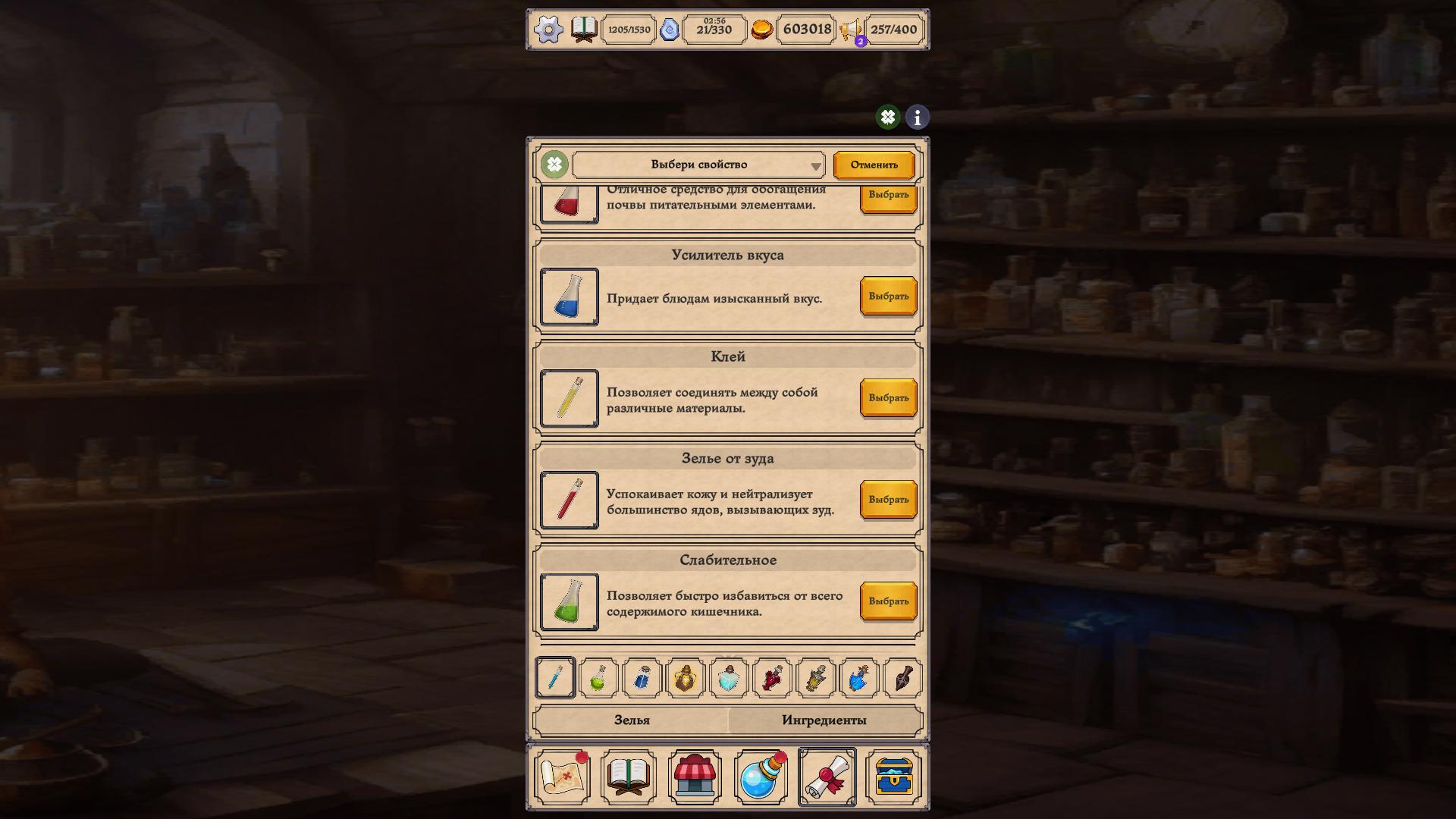Click the megaphone icon with notification badge 2
This screenshot has height=819, width=1456.
coord(849,30)
